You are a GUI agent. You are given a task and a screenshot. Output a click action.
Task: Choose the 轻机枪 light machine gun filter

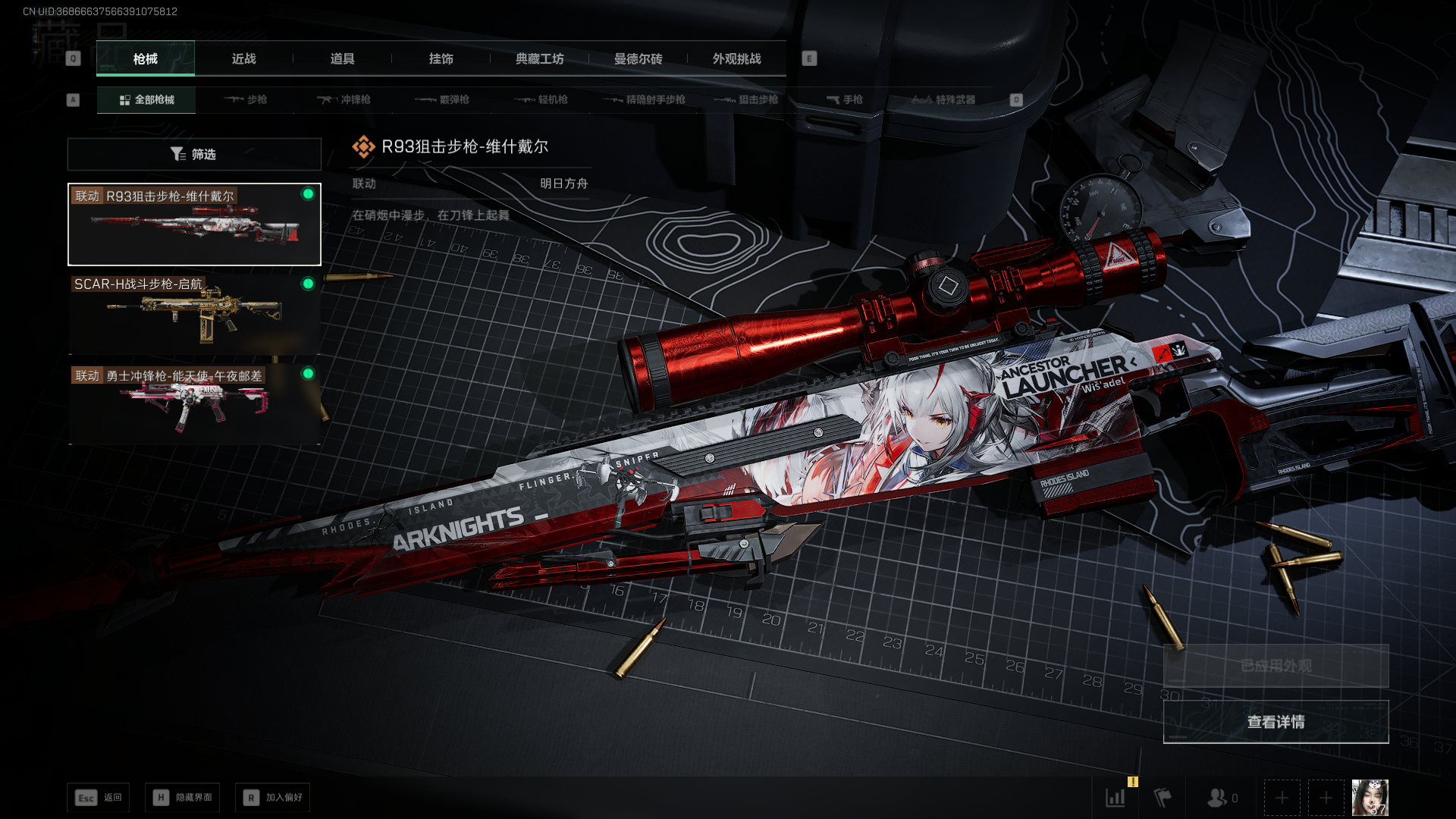coord(541,99)
